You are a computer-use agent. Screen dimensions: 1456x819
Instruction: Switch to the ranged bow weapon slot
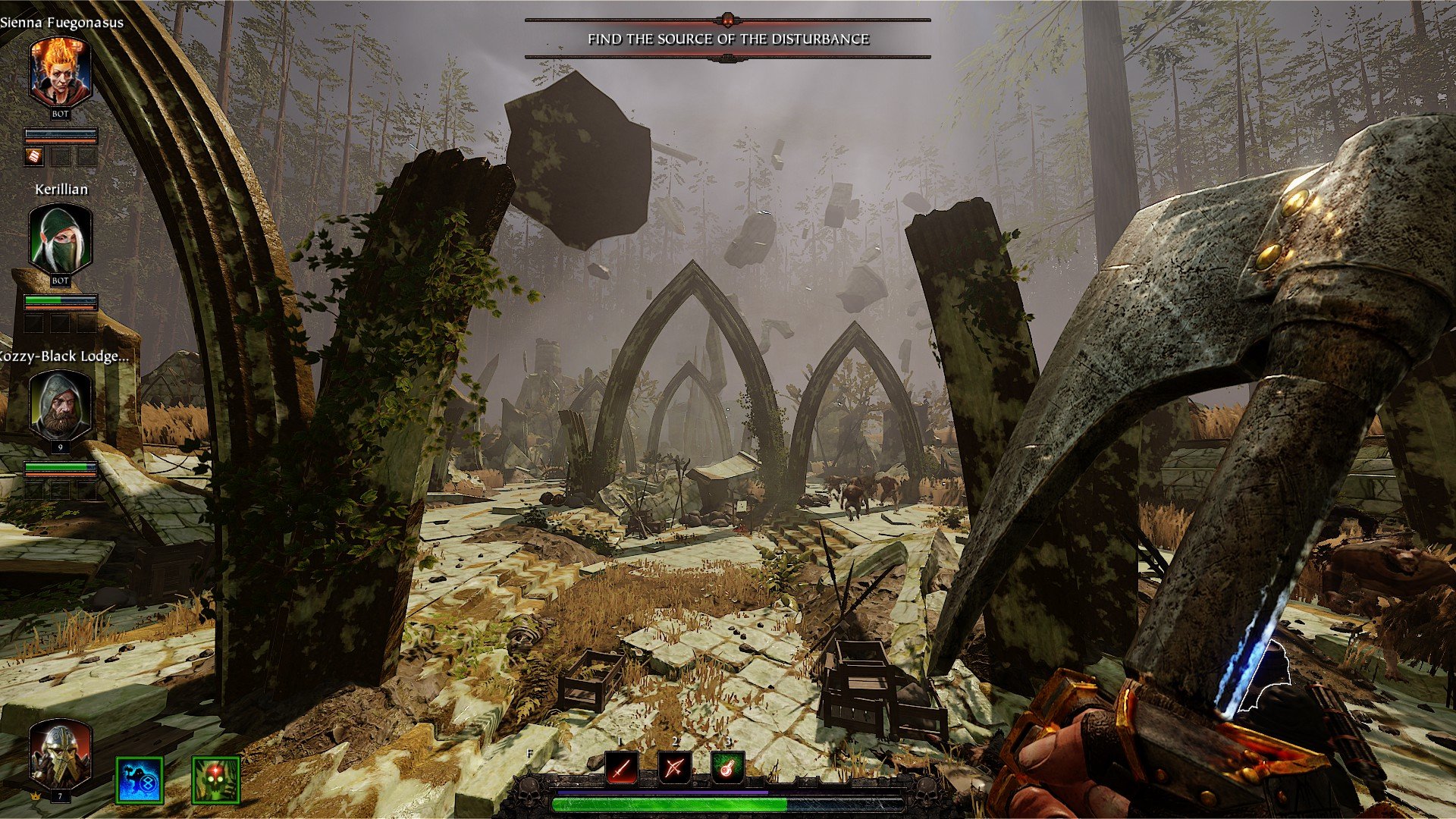tap(674, 769)
